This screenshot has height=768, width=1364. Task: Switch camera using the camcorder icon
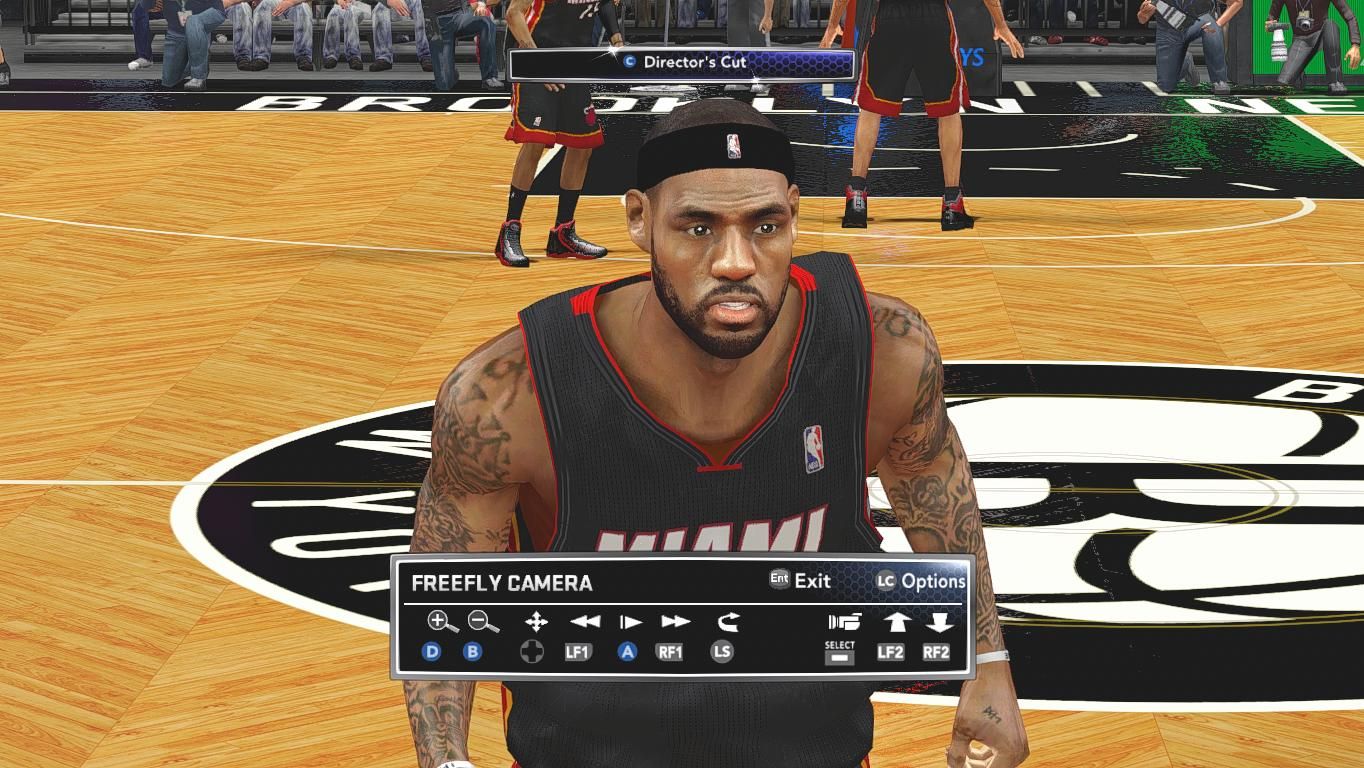click(x=844, y=622)
